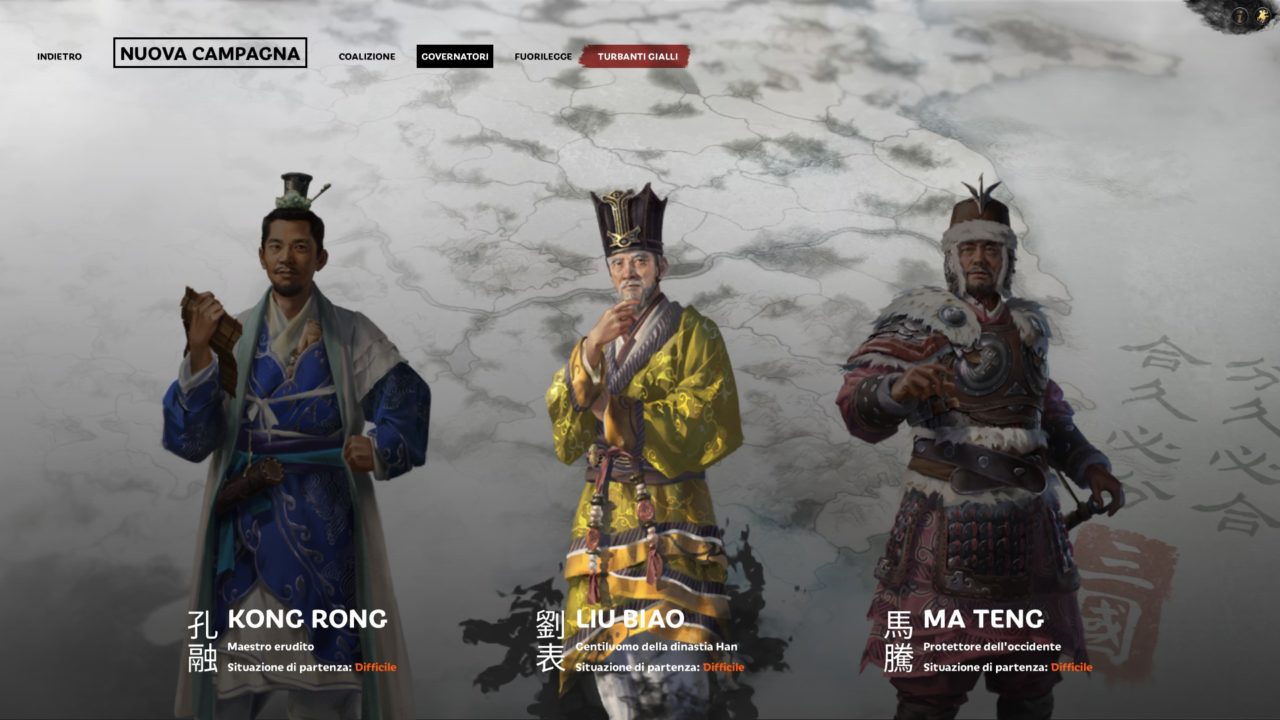Show the Turbanti Gialli factions
1280x720 pixels.
tap(636, 57)
